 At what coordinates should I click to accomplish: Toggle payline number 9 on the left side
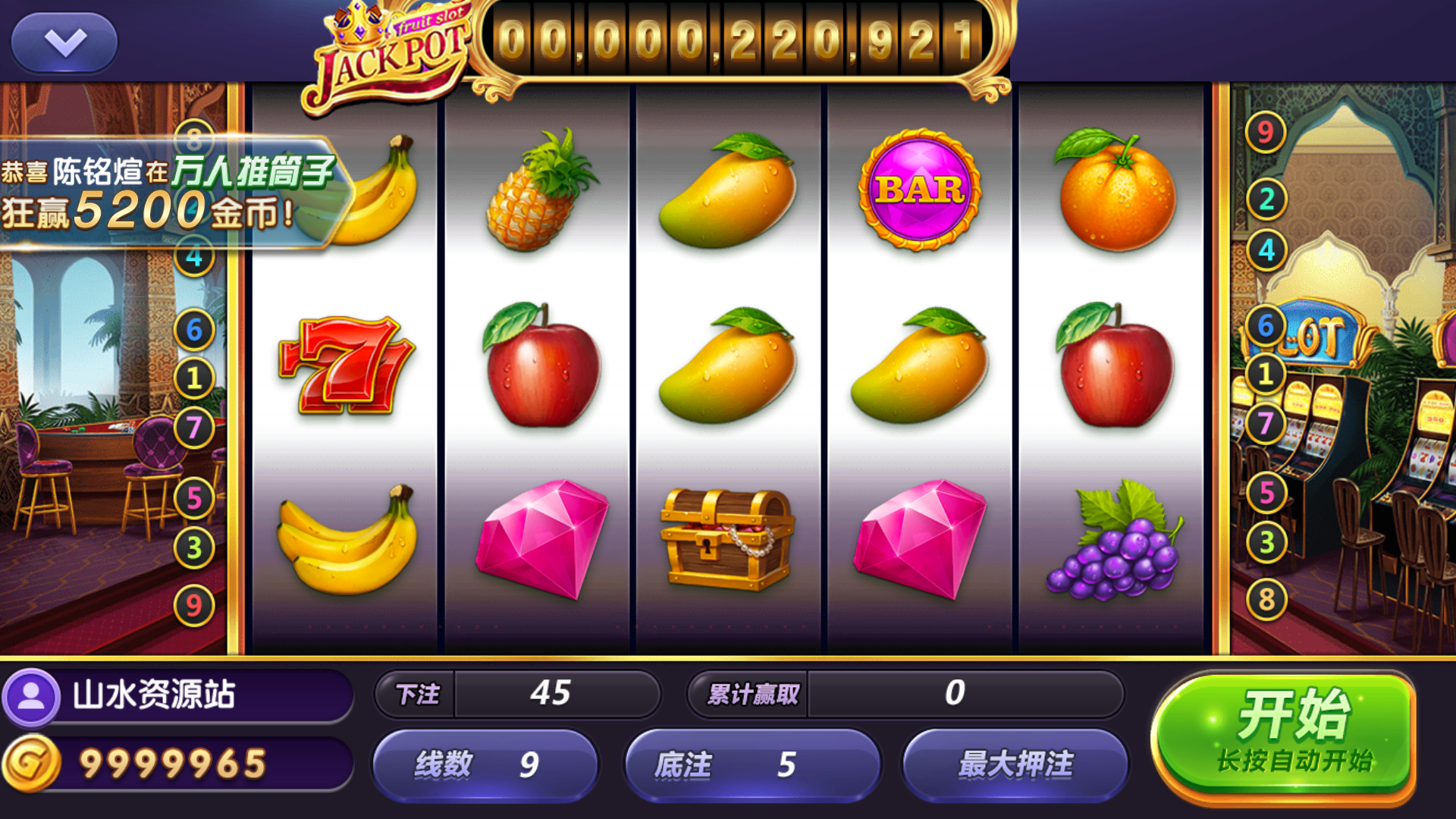194,601
